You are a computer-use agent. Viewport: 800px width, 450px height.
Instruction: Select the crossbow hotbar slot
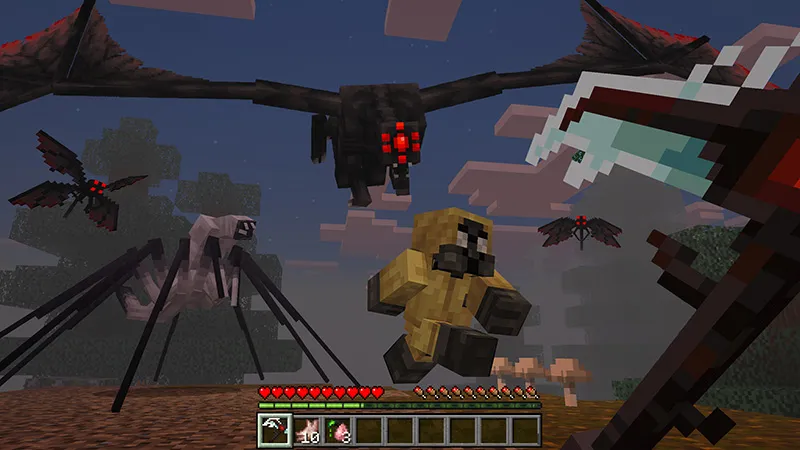click(274, 431)
